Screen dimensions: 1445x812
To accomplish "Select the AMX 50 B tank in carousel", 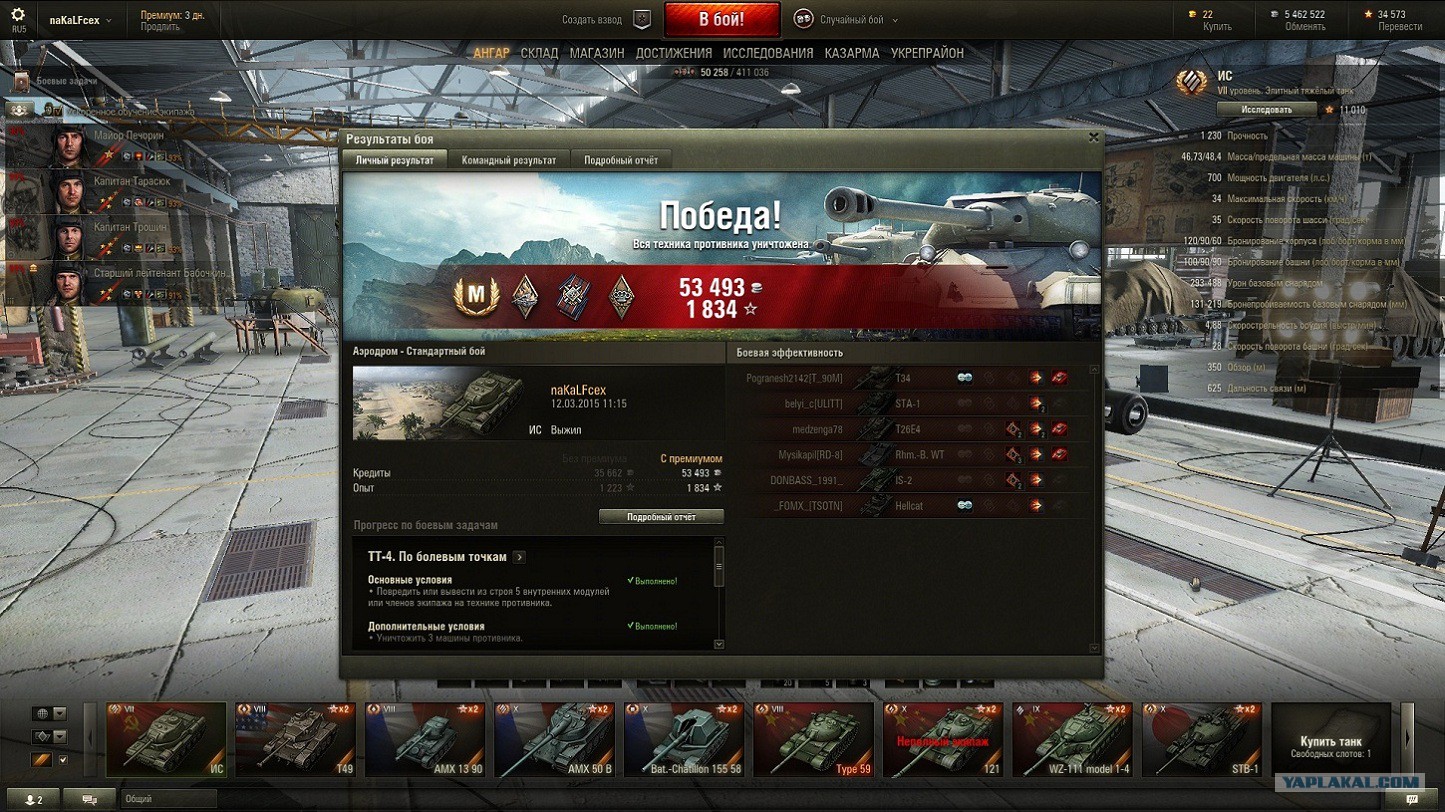I will click(554, 740).
